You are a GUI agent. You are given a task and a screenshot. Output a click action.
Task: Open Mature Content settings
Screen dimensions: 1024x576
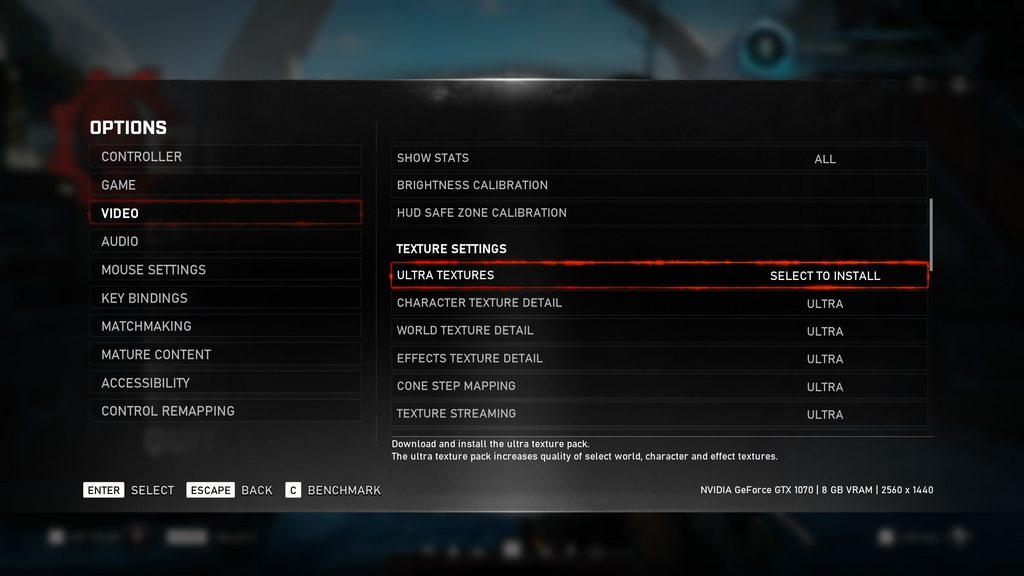[225, 354]
